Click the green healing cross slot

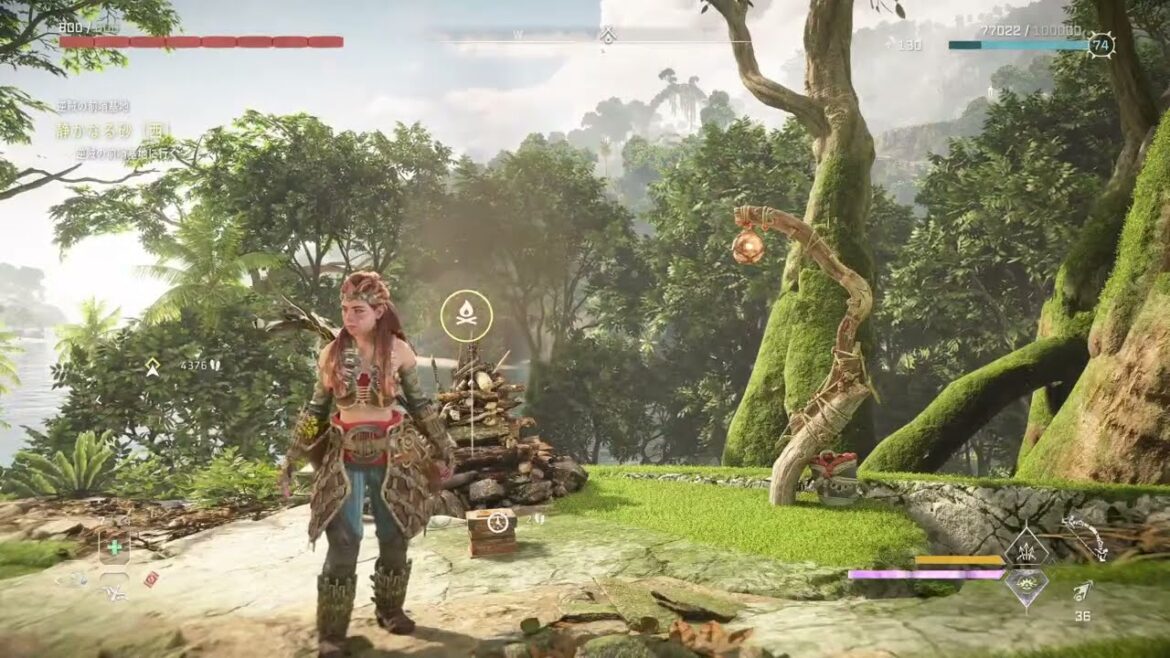tap(113, 548)
